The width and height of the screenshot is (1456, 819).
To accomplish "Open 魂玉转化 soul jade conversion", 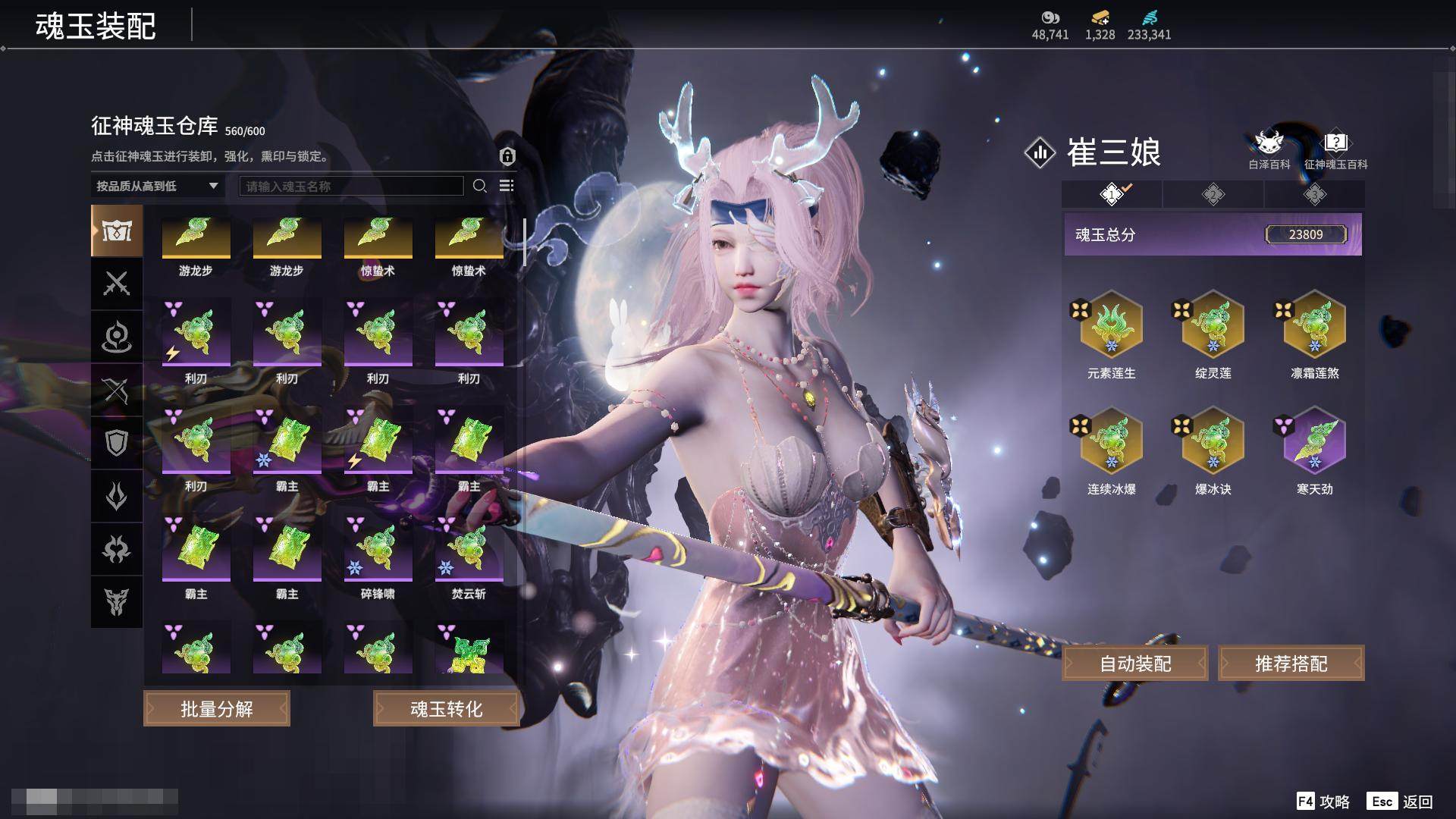I will pyautogui.click(x=446, y=708).
